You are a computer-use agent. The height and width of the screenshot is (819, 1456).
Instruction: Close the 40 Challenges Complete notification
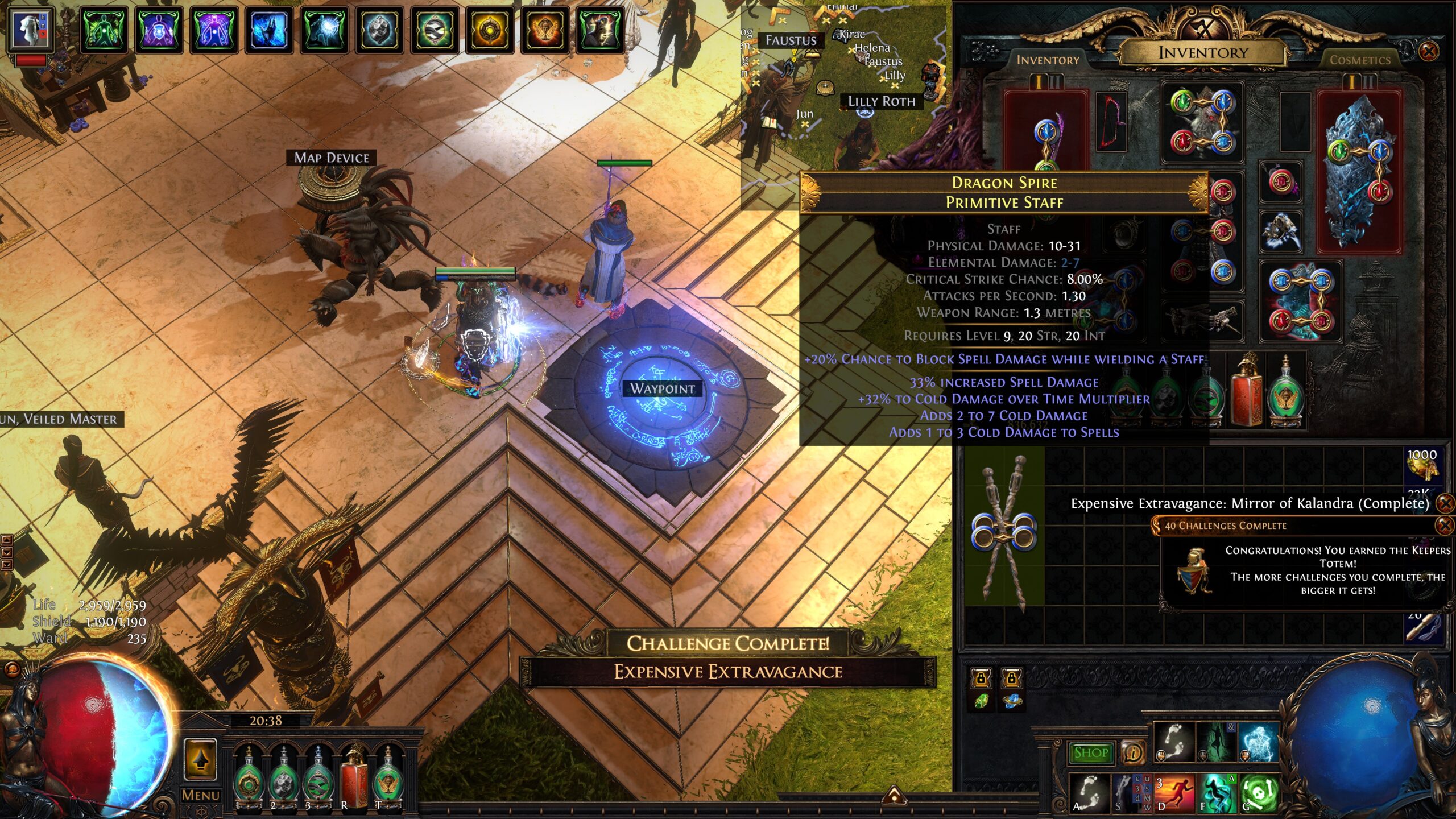[1444, 525]
